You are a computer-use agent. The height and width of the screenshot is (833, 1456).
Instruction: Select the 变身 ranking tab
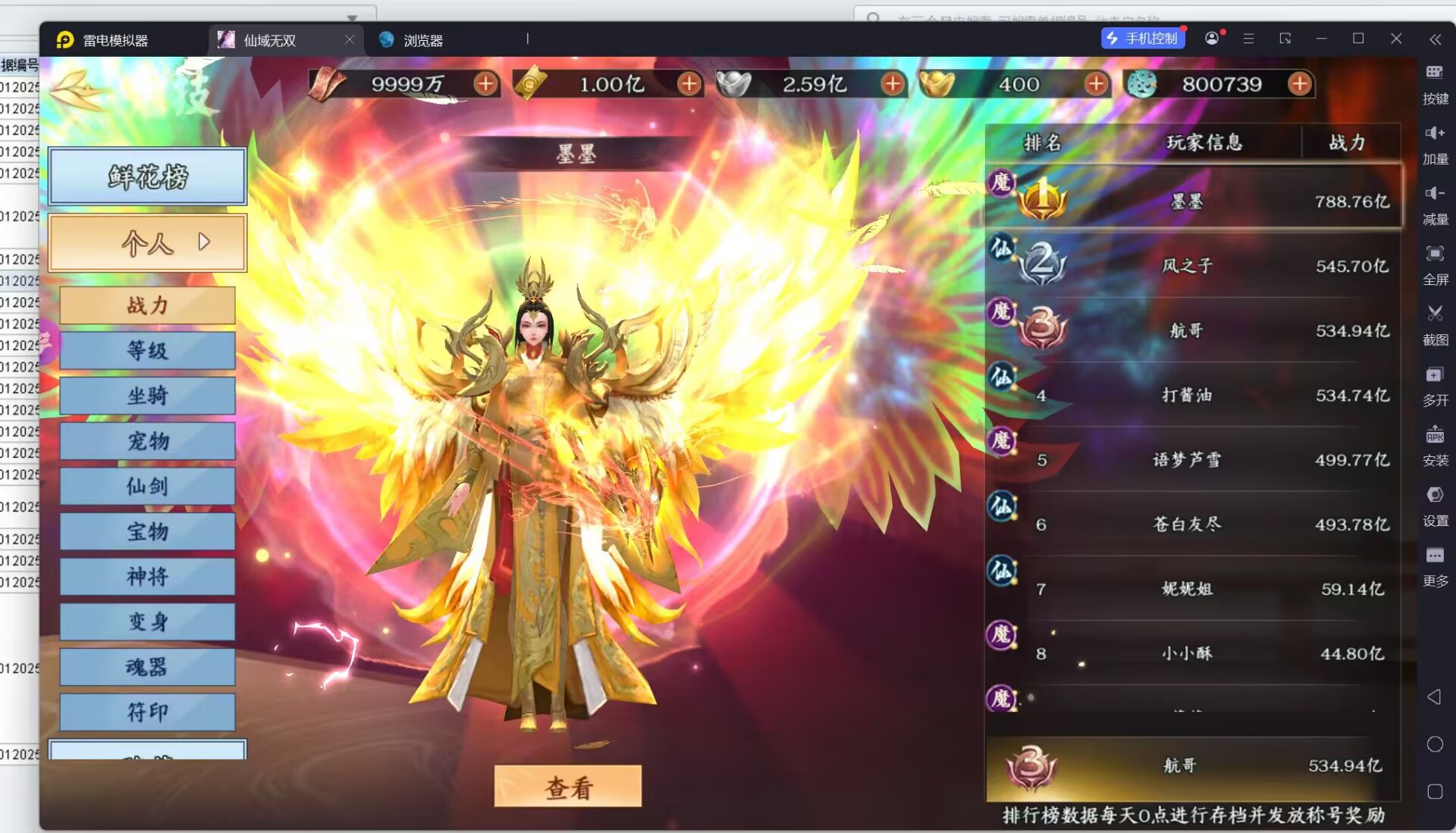pyautogui.click(x=147, y=622)
